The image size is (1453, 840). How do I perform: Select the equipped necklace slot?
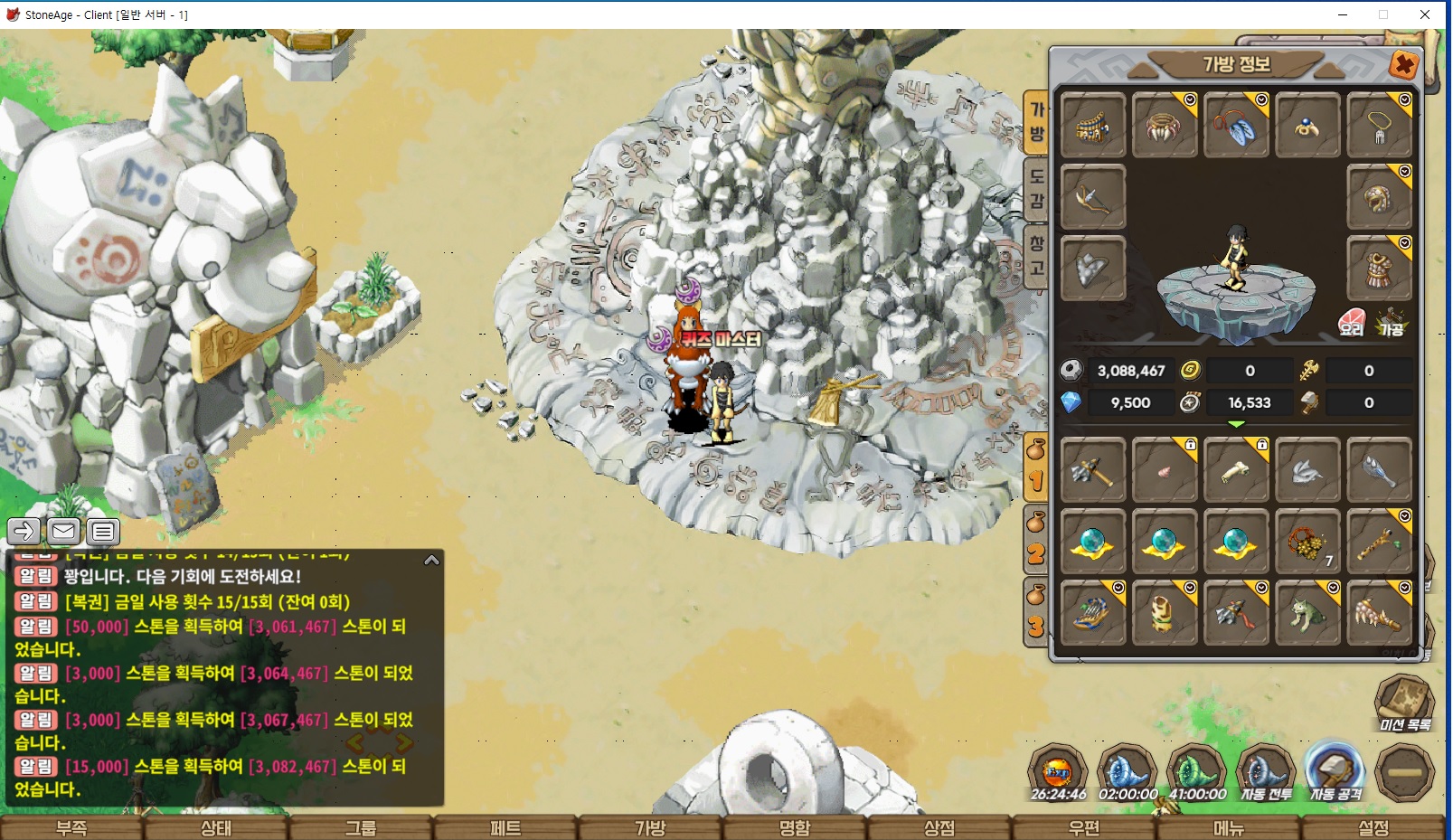pos(1379,126)
